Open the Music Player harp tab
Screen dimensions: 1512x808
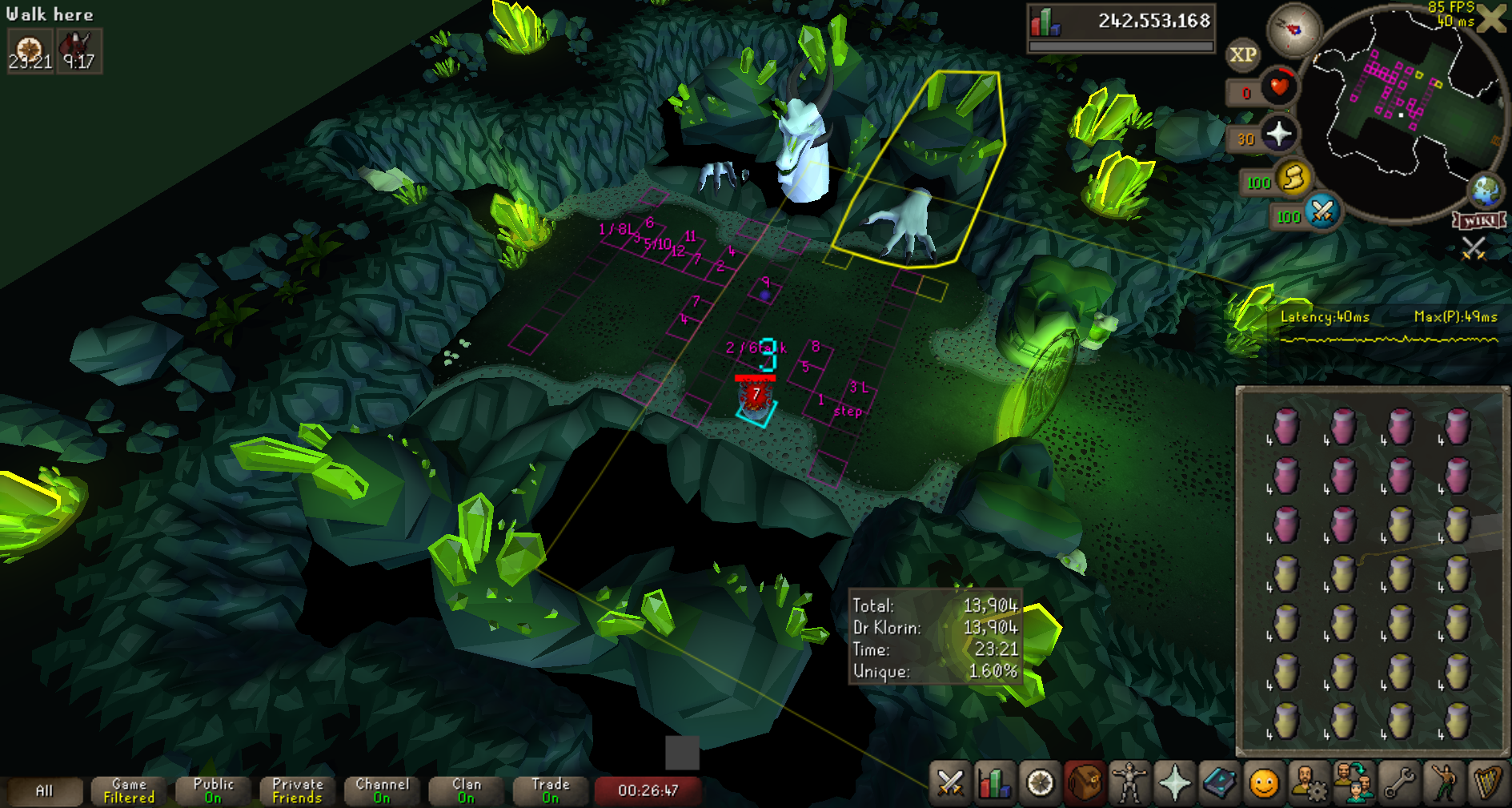point(1487,783)
